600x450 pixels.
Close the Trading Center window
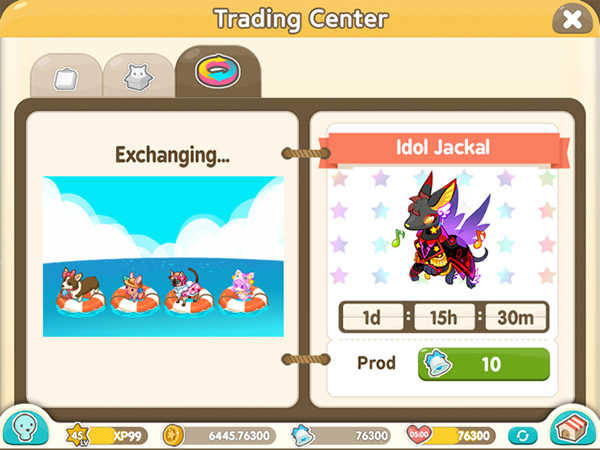[x=571, y=19]
